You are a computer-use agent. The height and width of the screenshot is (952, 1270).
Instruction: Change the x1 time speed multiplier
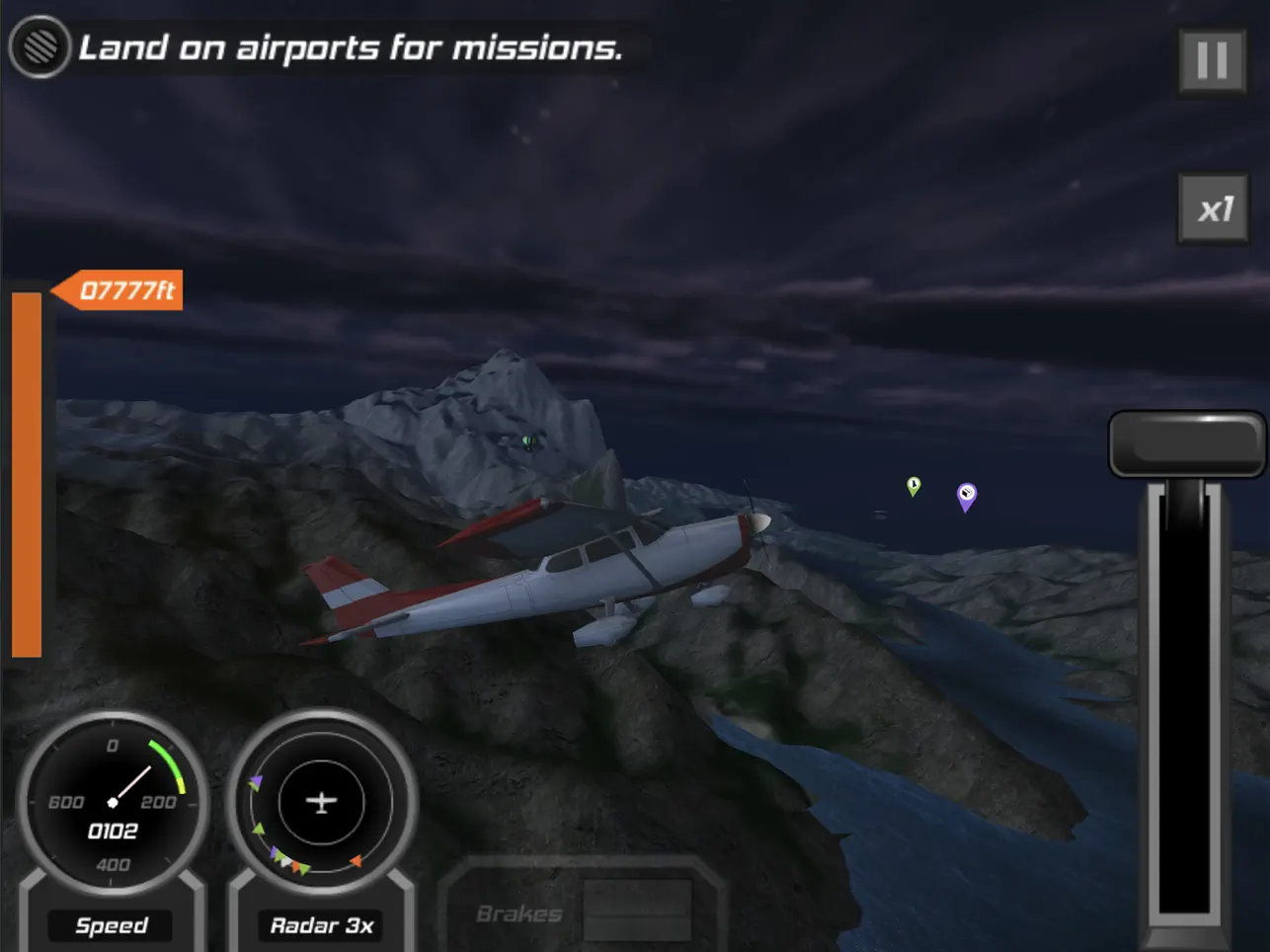coord(1214,208)
